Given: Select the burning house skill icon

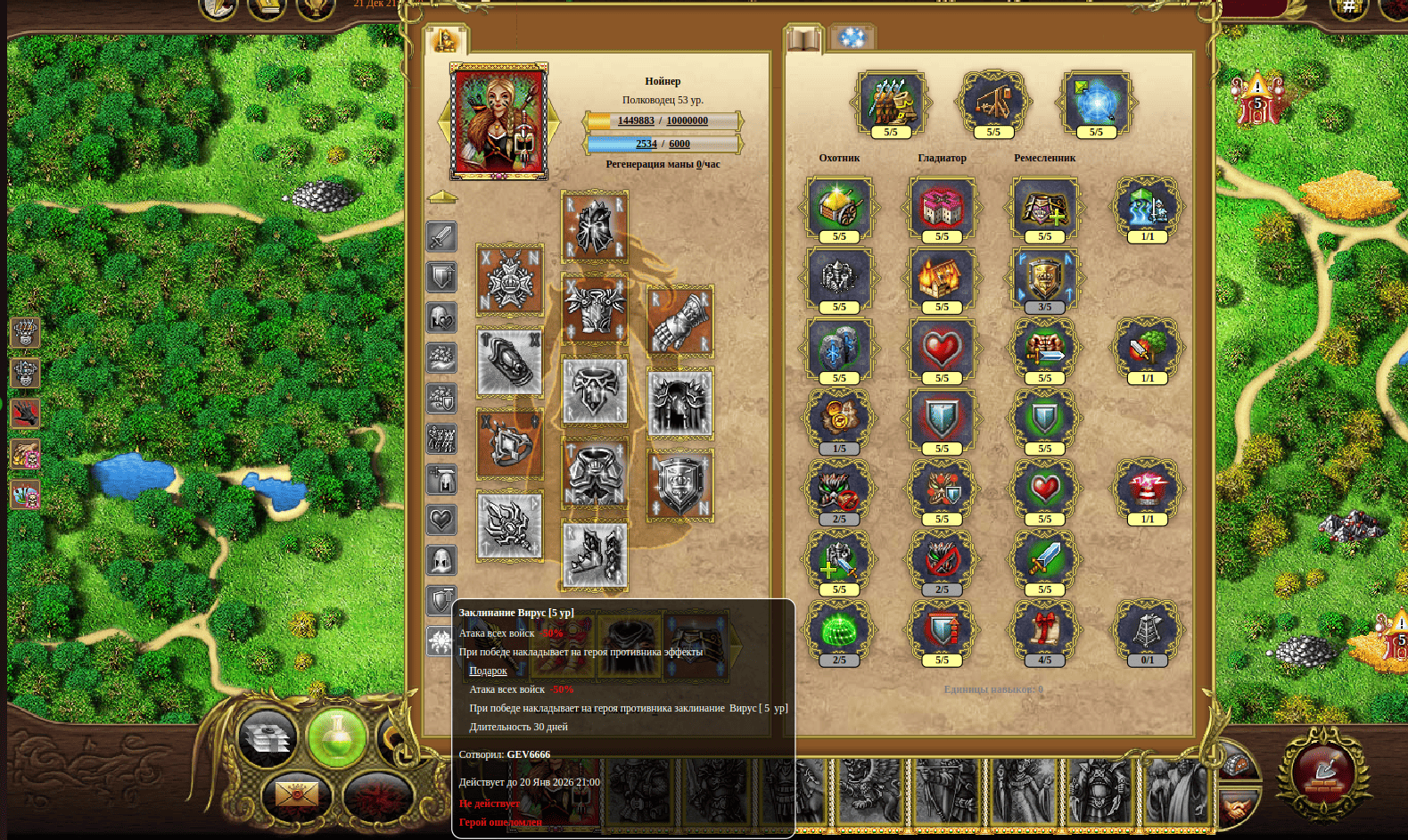Looking at the screenshot, I should pyautogui.click(x=942, y=277).
